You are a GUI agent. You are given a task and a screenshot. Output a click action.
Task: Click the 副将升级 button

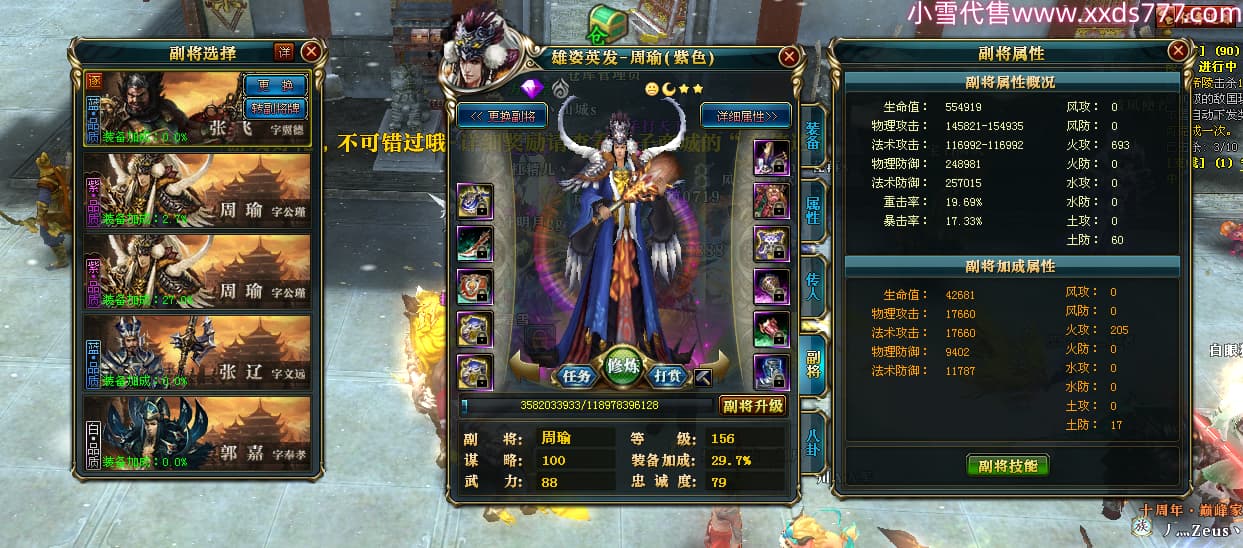[x=752, y=405]
